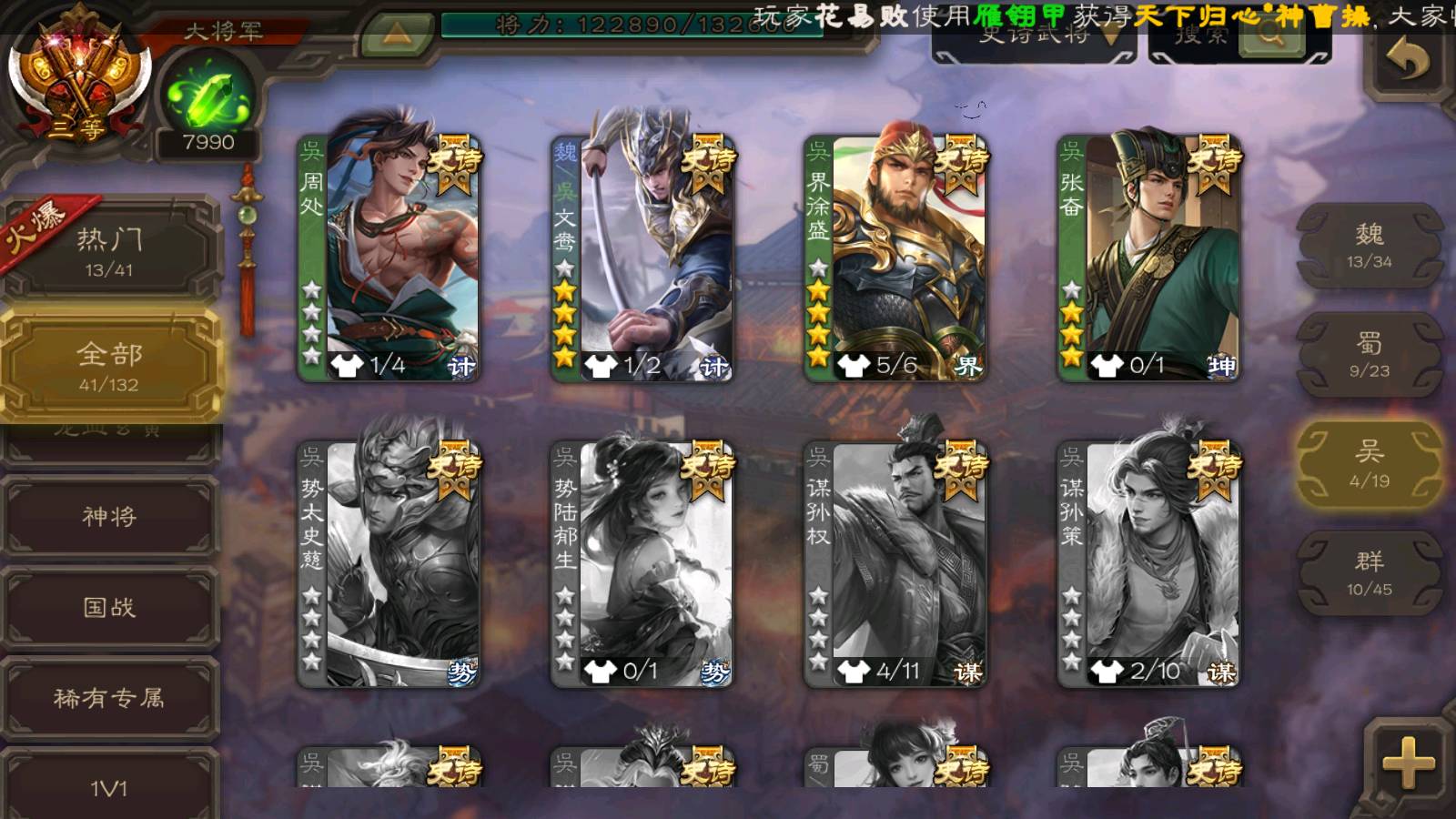View the greyed 势太史慈 card

tap(389, 563)
